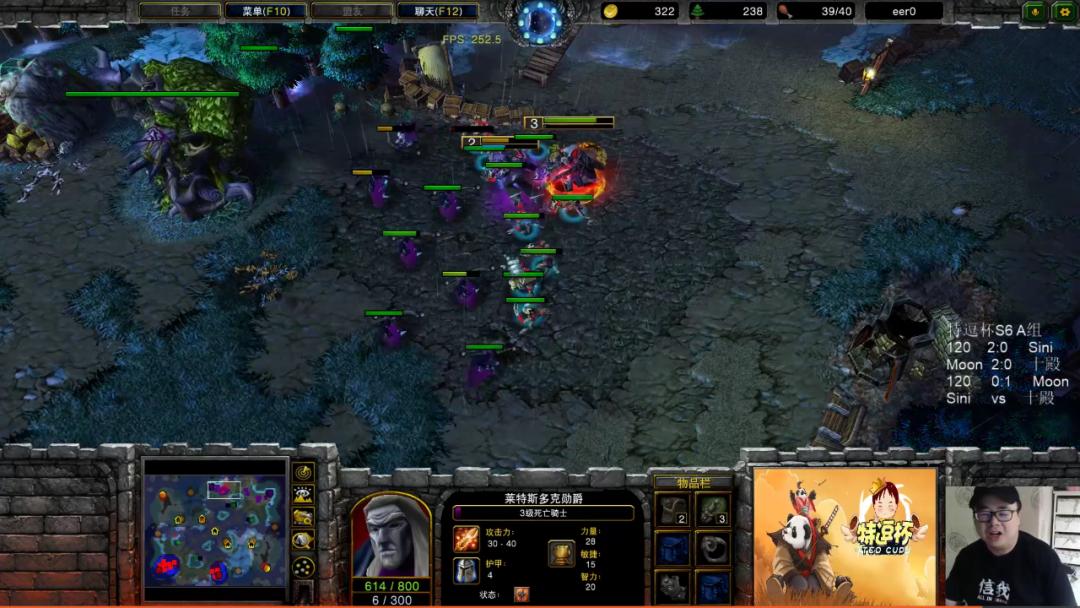Click the 任务 quests button
Screen dimensions: 1080x608
[x=180, y=11]
